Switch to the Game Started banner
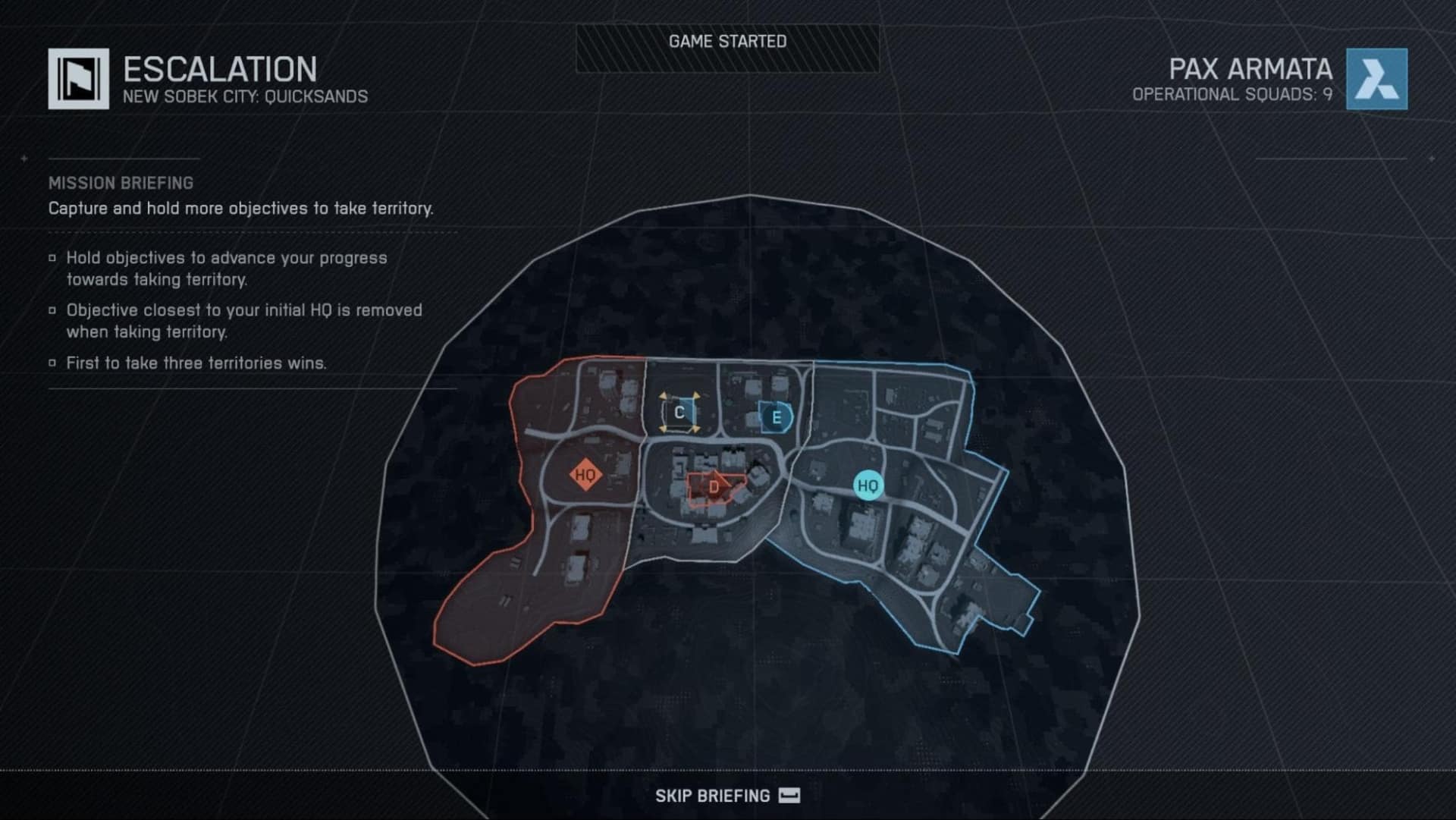1456x820 pixels. pos(726,42)
